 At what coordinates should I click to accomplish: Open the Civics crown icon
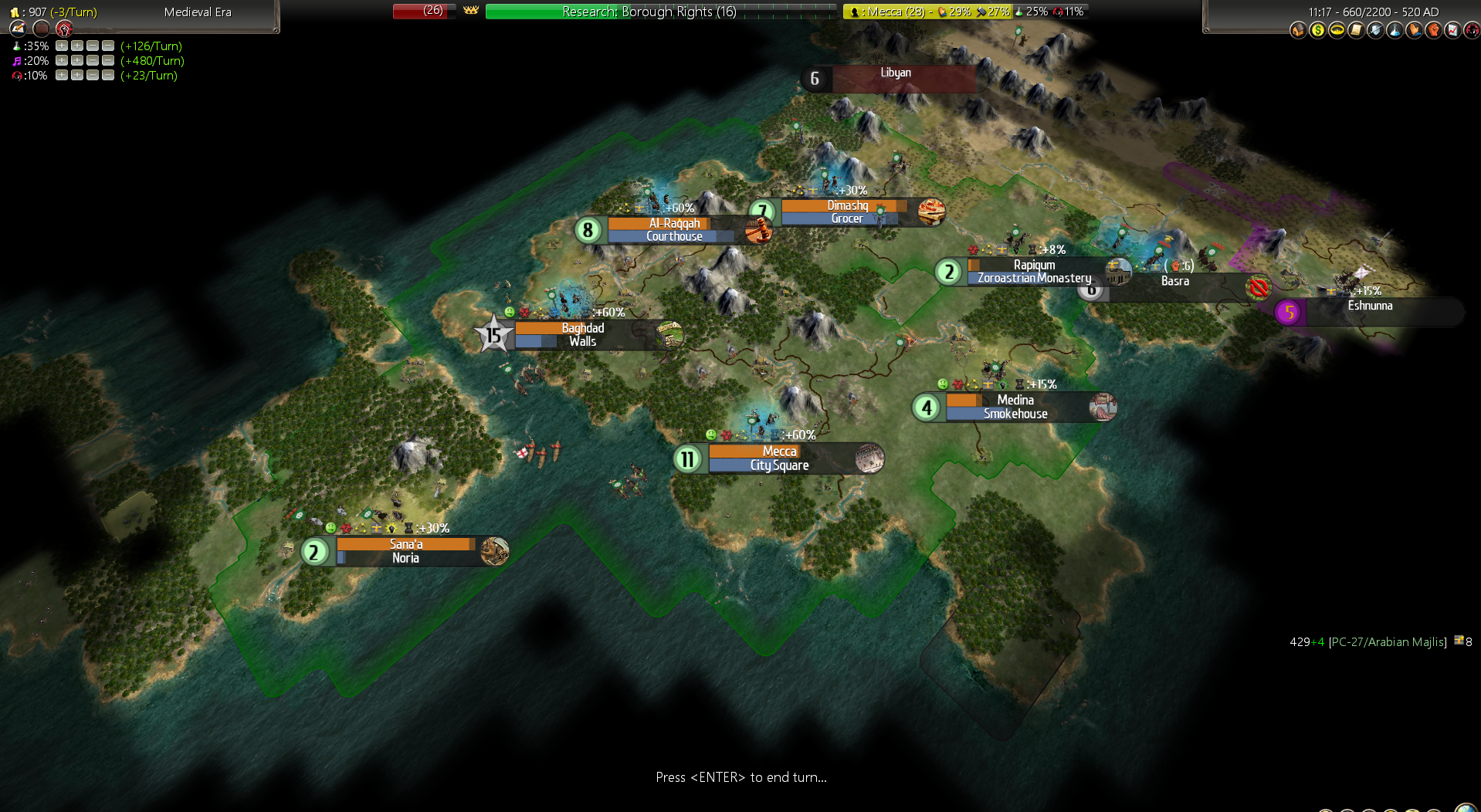[1337, 30]
